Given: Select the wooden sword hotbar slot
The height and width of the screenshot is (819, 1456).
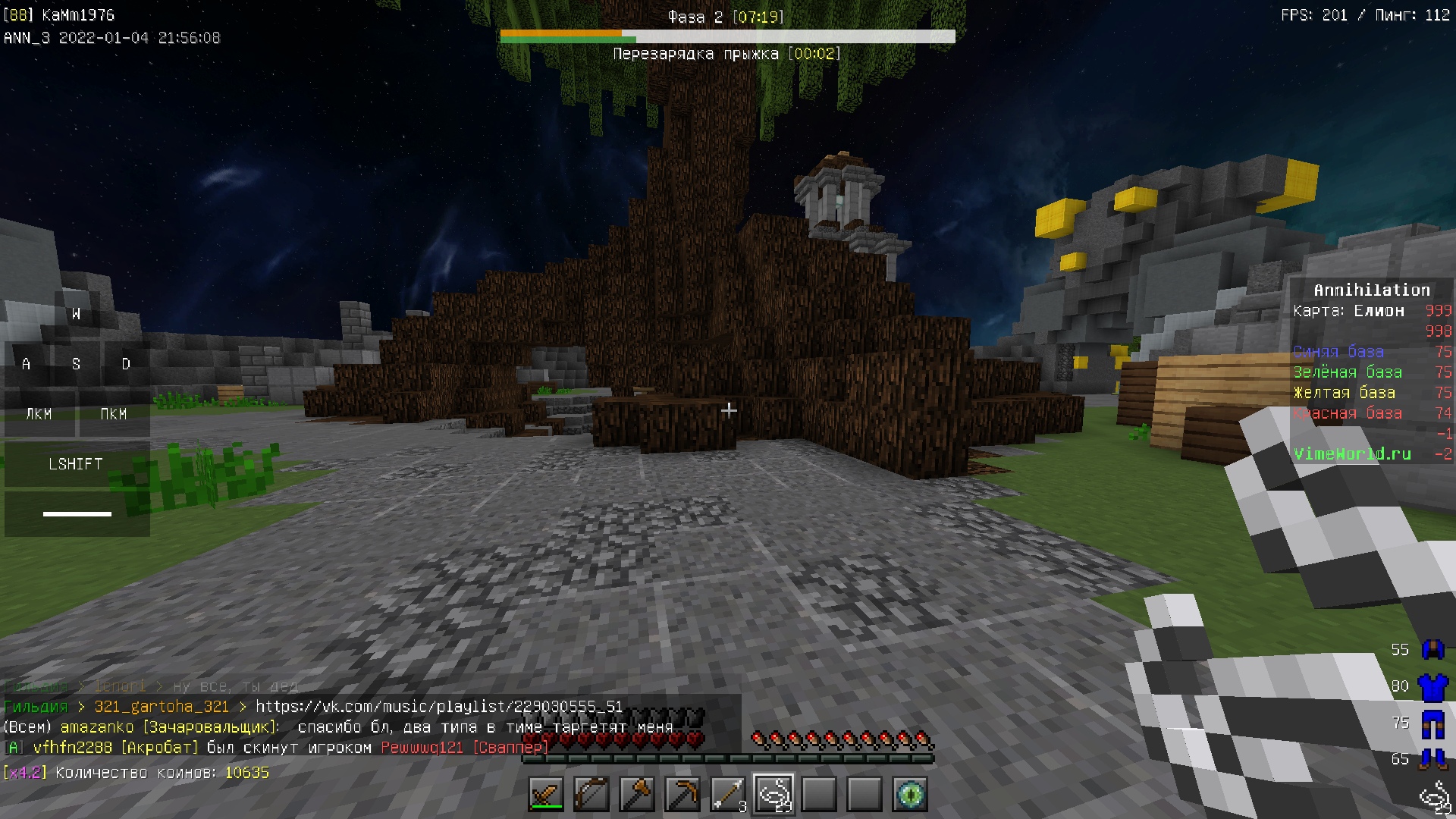Looking at the screenshot, I should [x=546, y=795].
